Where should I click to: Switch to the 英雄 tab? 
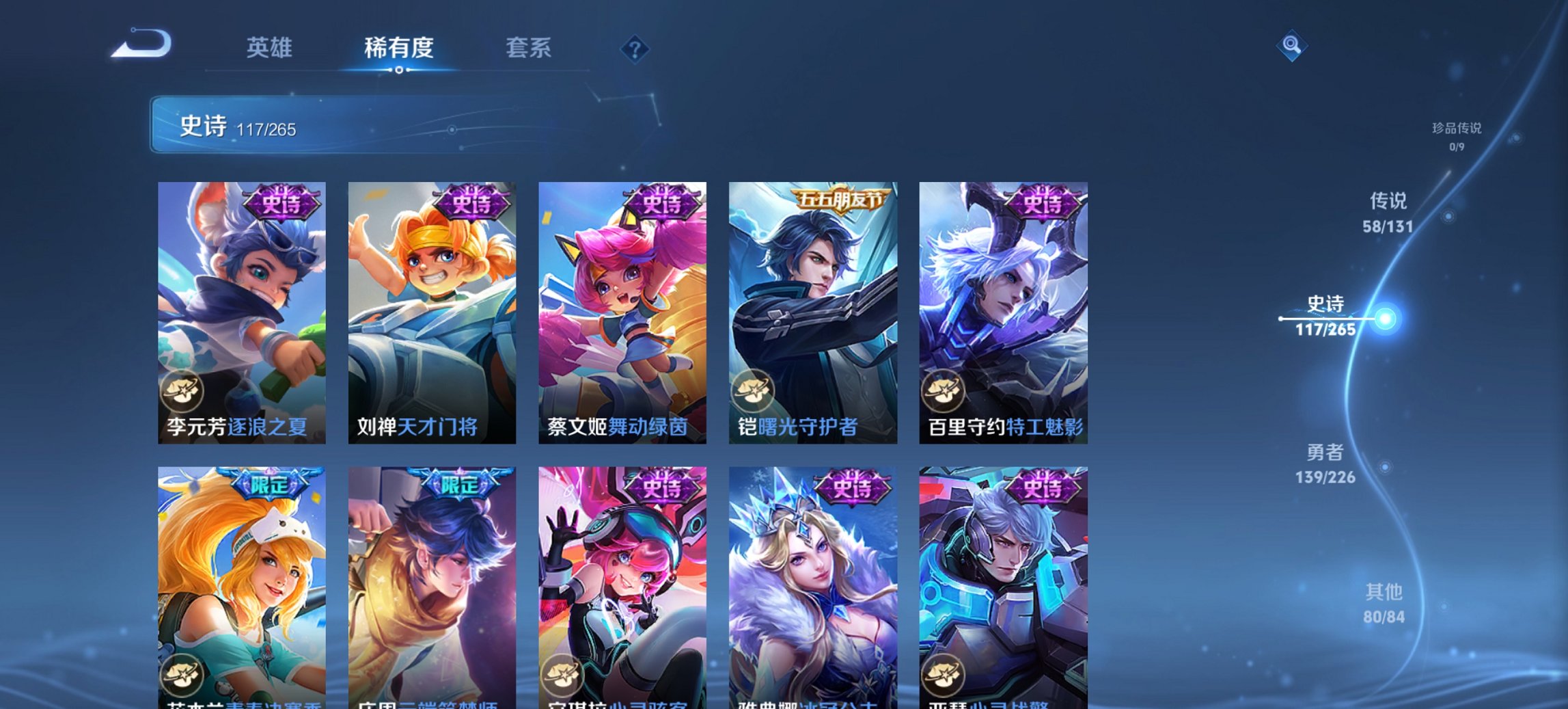(x=271, y=48)
